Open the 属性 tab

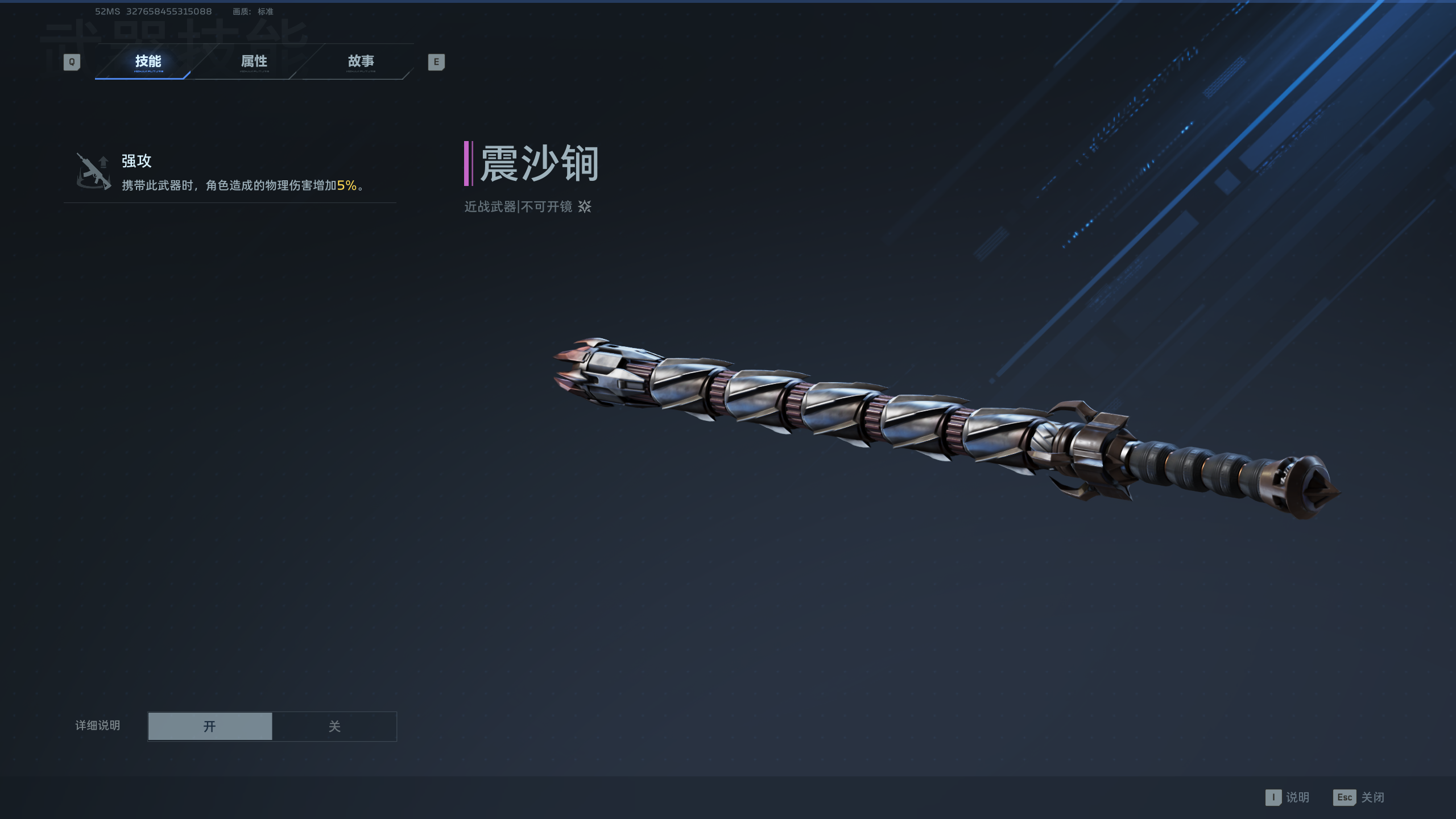254,61
